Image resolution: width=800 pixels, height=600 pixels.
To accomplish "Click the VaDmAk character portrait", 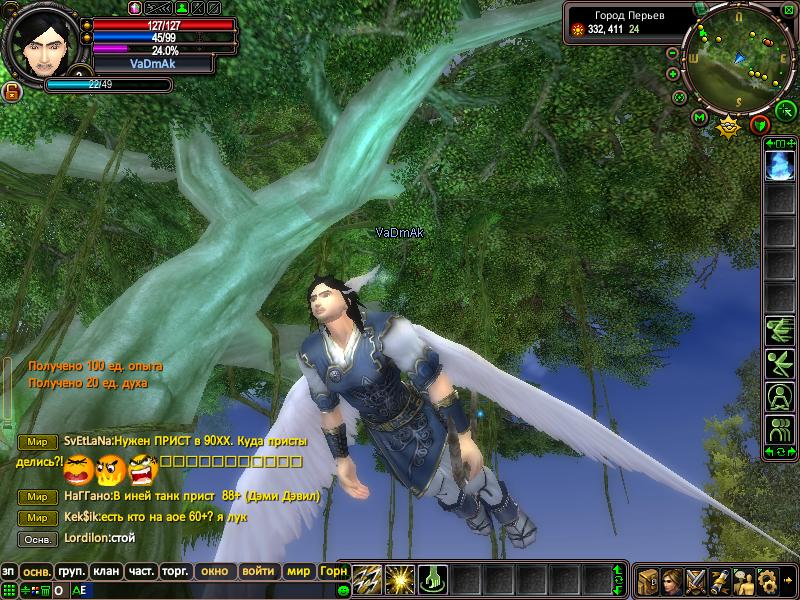I will click(x=37, y=45).
